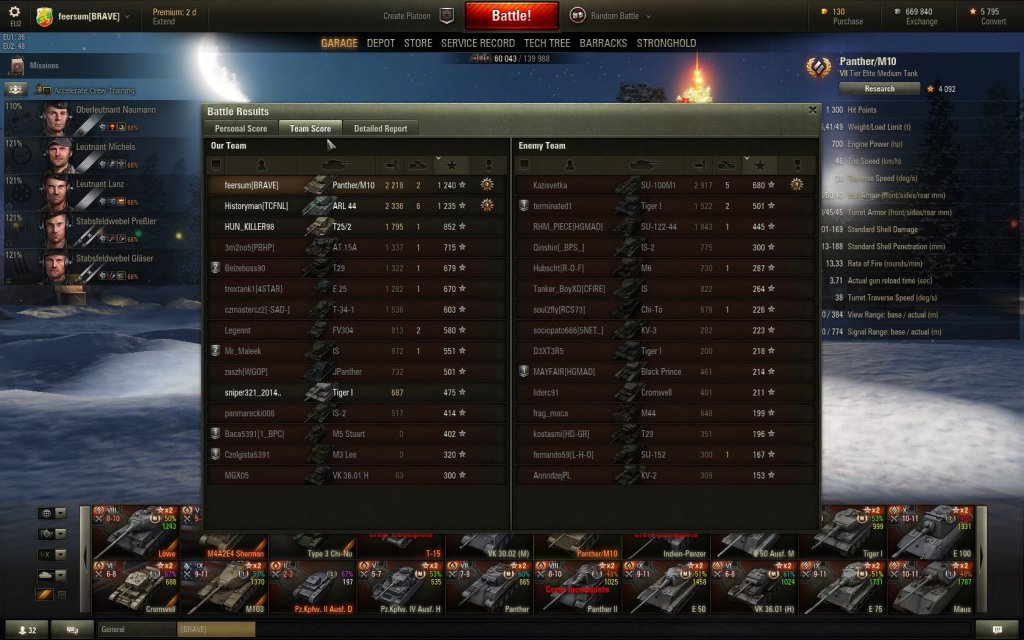Open the Store menu
The width and height of the screenshot is (1024, 640).
pos(418,44)
